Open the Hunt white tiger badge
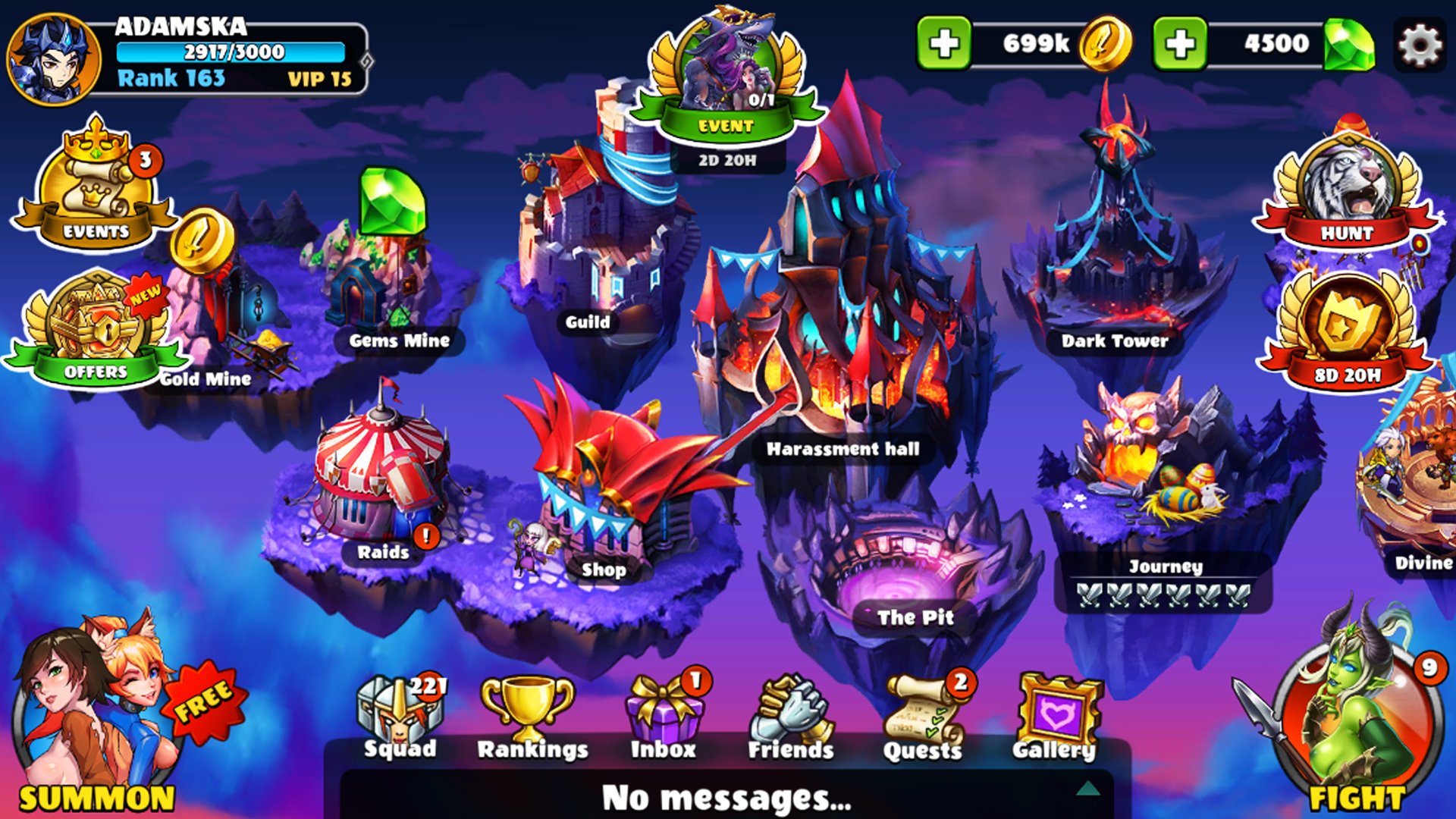 (1347, 193)
